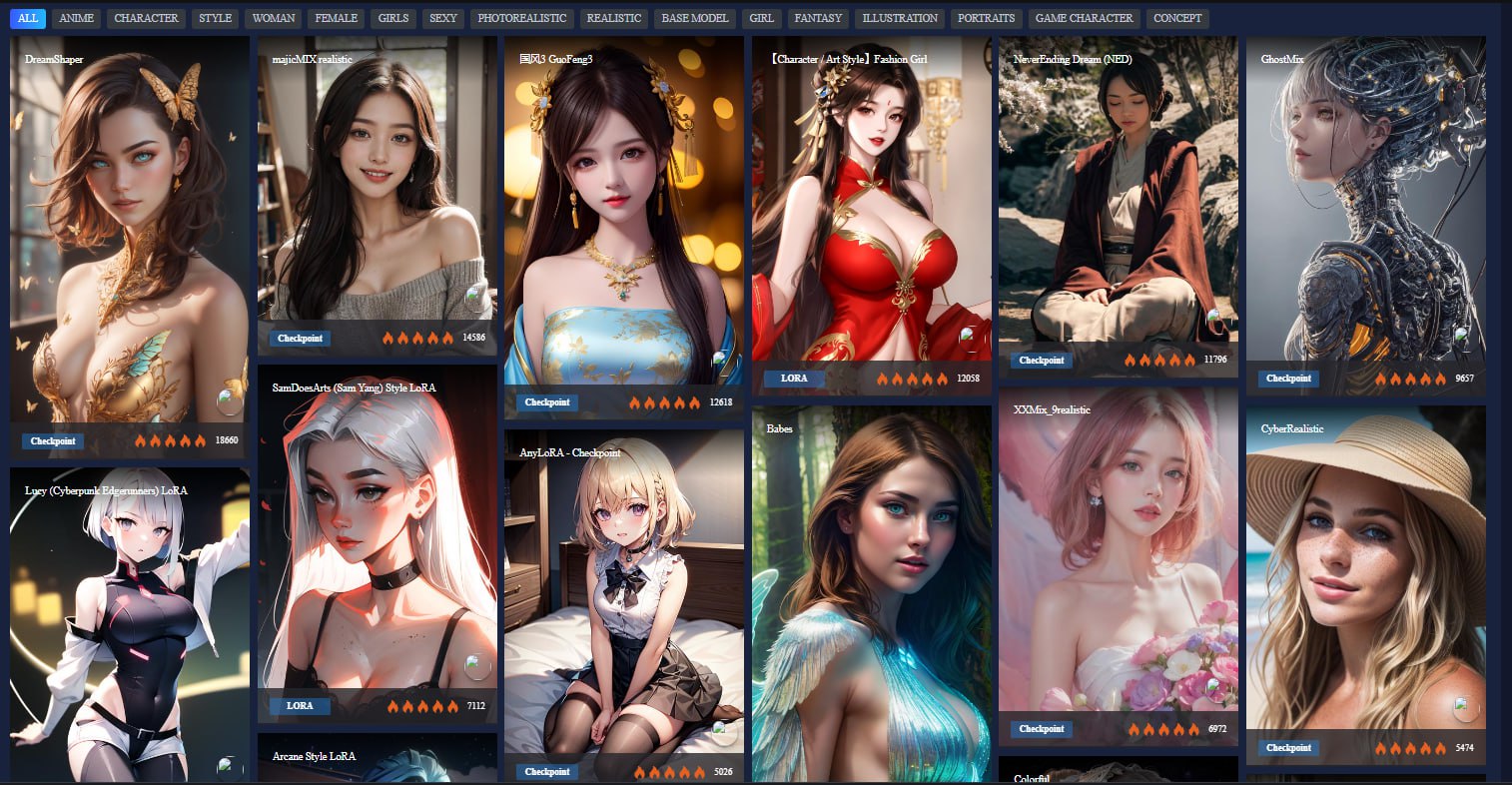Select the ALL category filter
The width and height of the screenshot is (1512, 785).
[x=28, y=18]
